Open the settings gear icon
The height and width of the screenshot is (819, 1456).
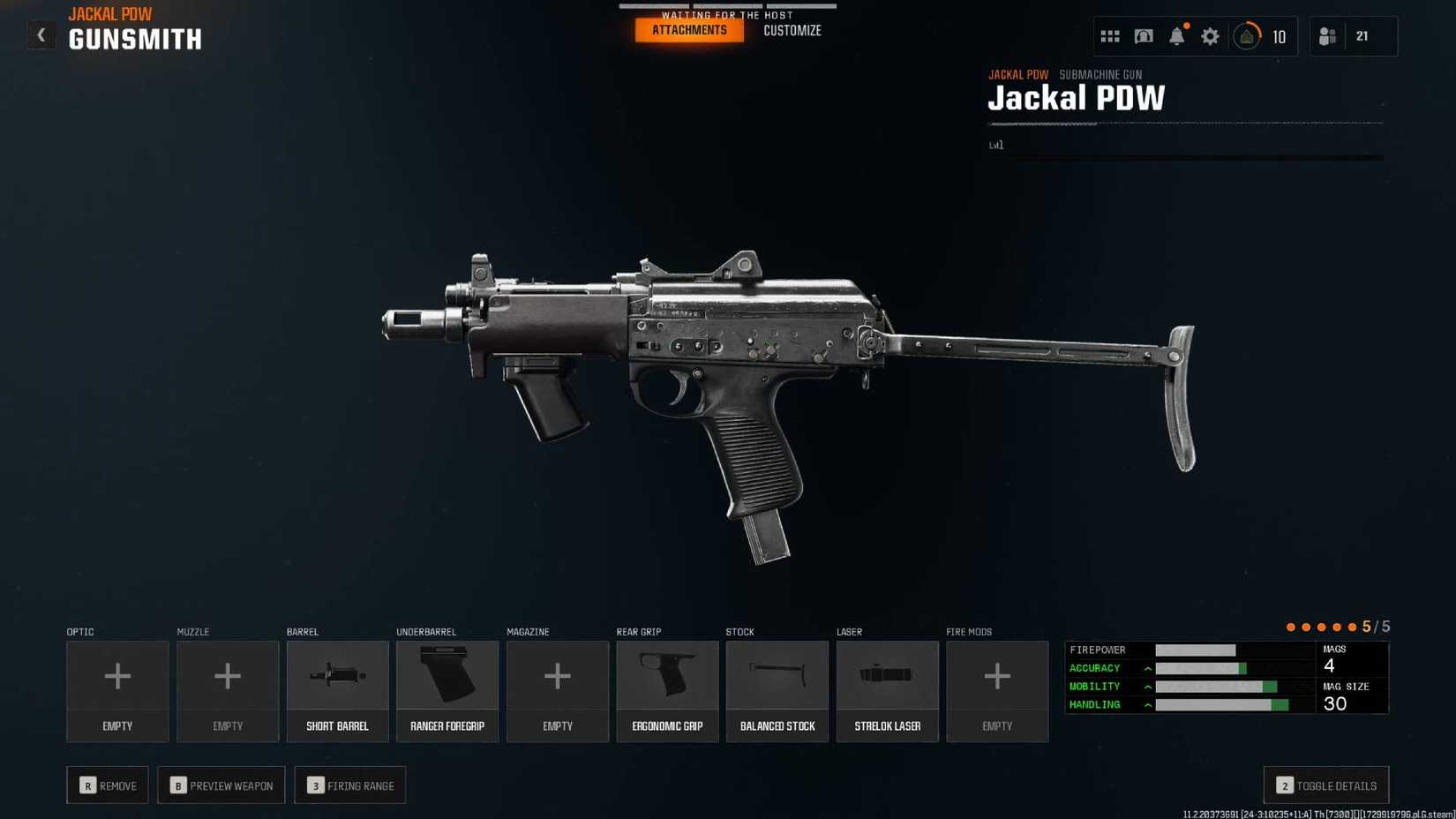click(1210, 36)
